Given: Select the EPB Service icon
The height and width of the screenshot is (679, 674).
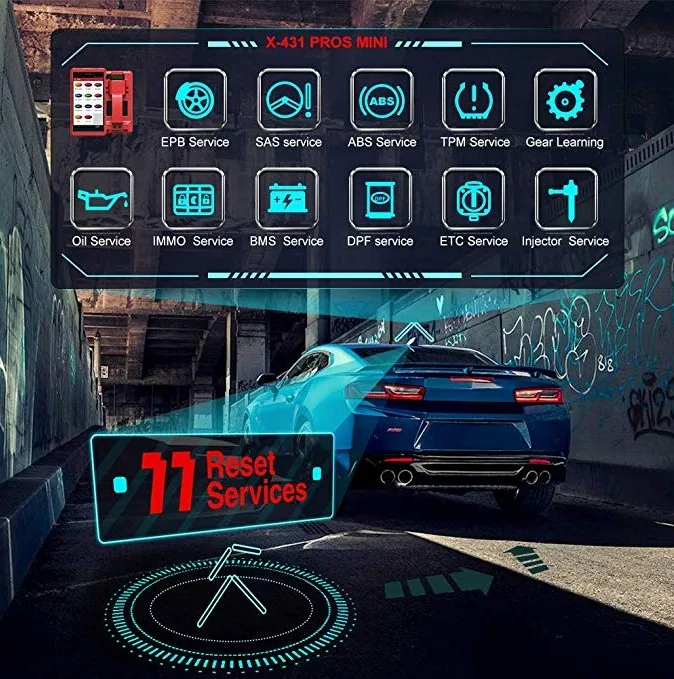Looking at the screenshot, I should pos(195,100).
